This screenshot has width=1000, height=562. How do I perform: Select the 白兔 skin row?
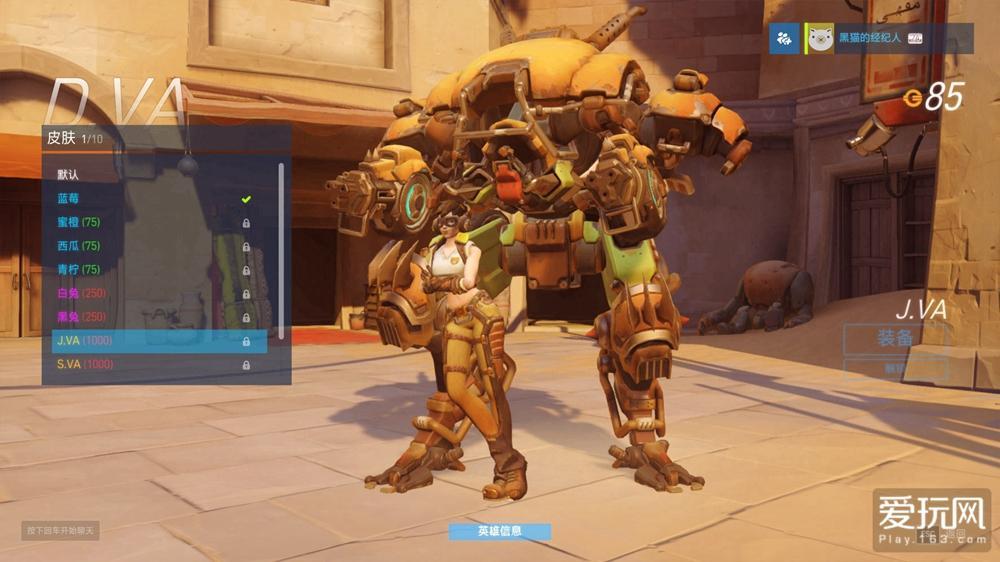tap(150, 294)
